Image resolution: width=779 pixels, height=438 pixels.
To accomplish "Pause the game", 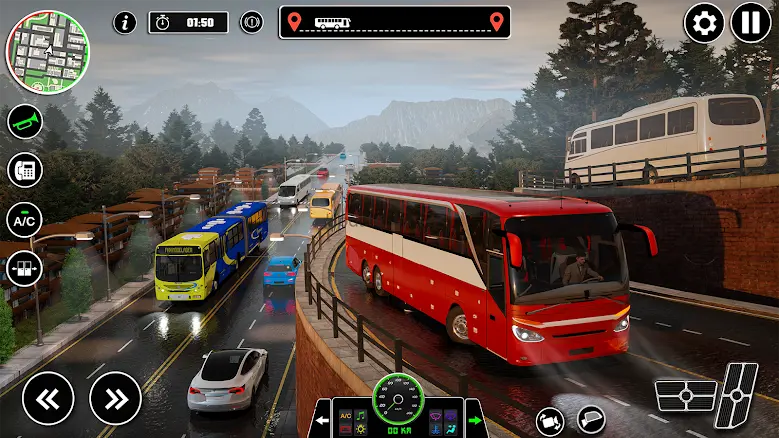I will pos(750,23).
